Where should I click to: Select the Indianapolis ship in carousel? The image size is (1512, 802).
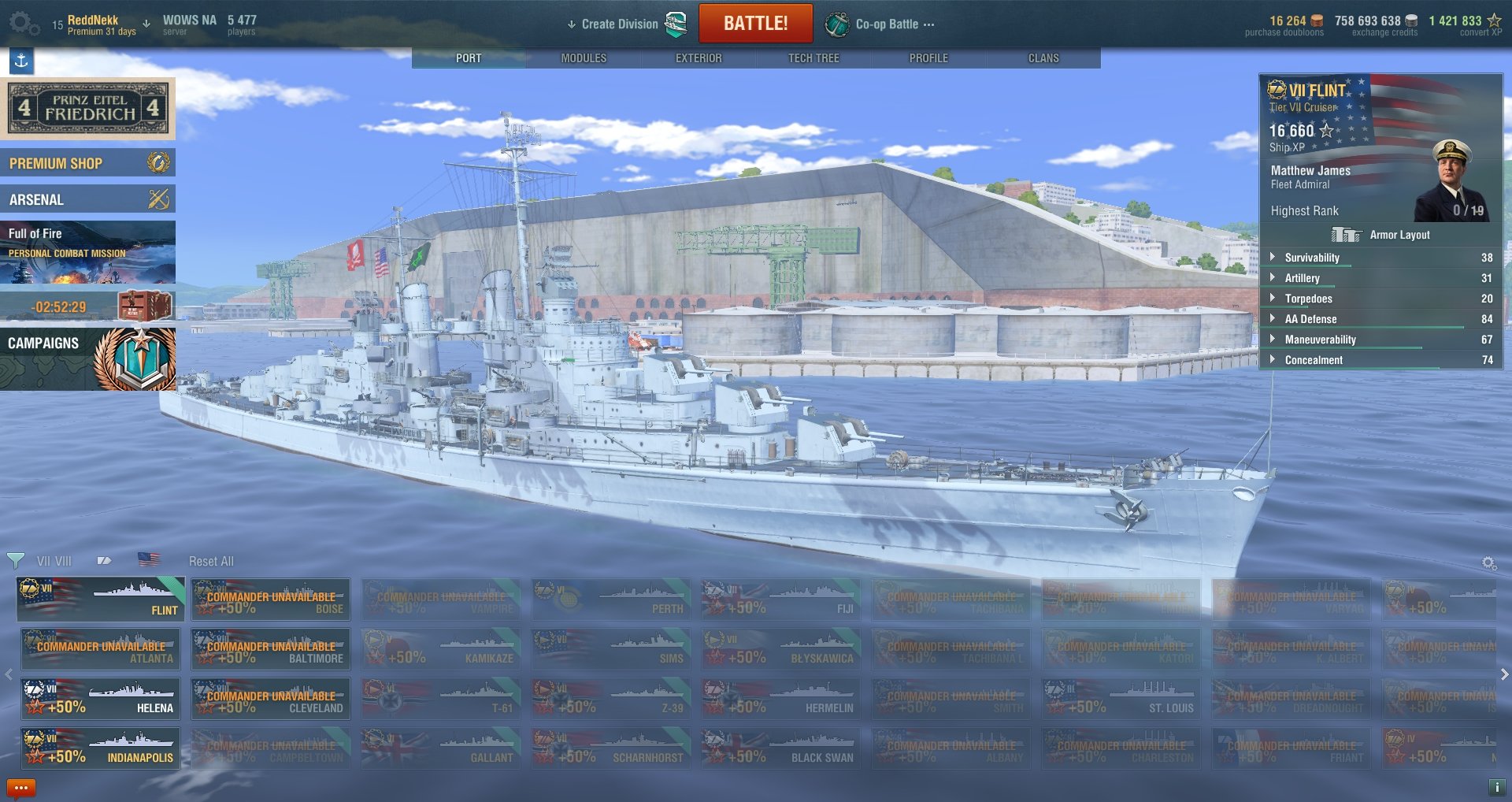[x=101, y=748]
